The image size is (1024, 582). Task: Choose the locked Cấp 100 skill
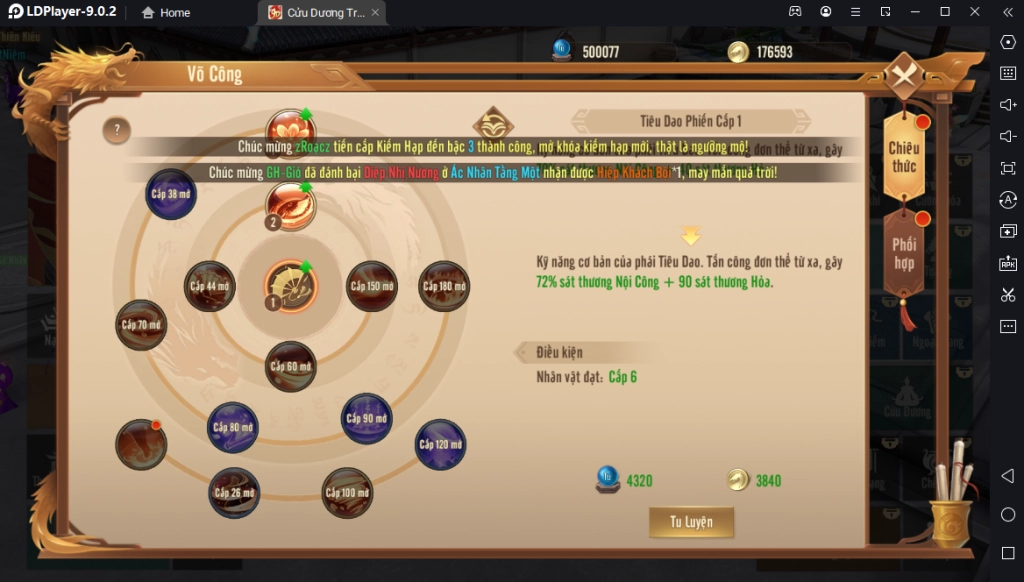[x=348, y=493]
